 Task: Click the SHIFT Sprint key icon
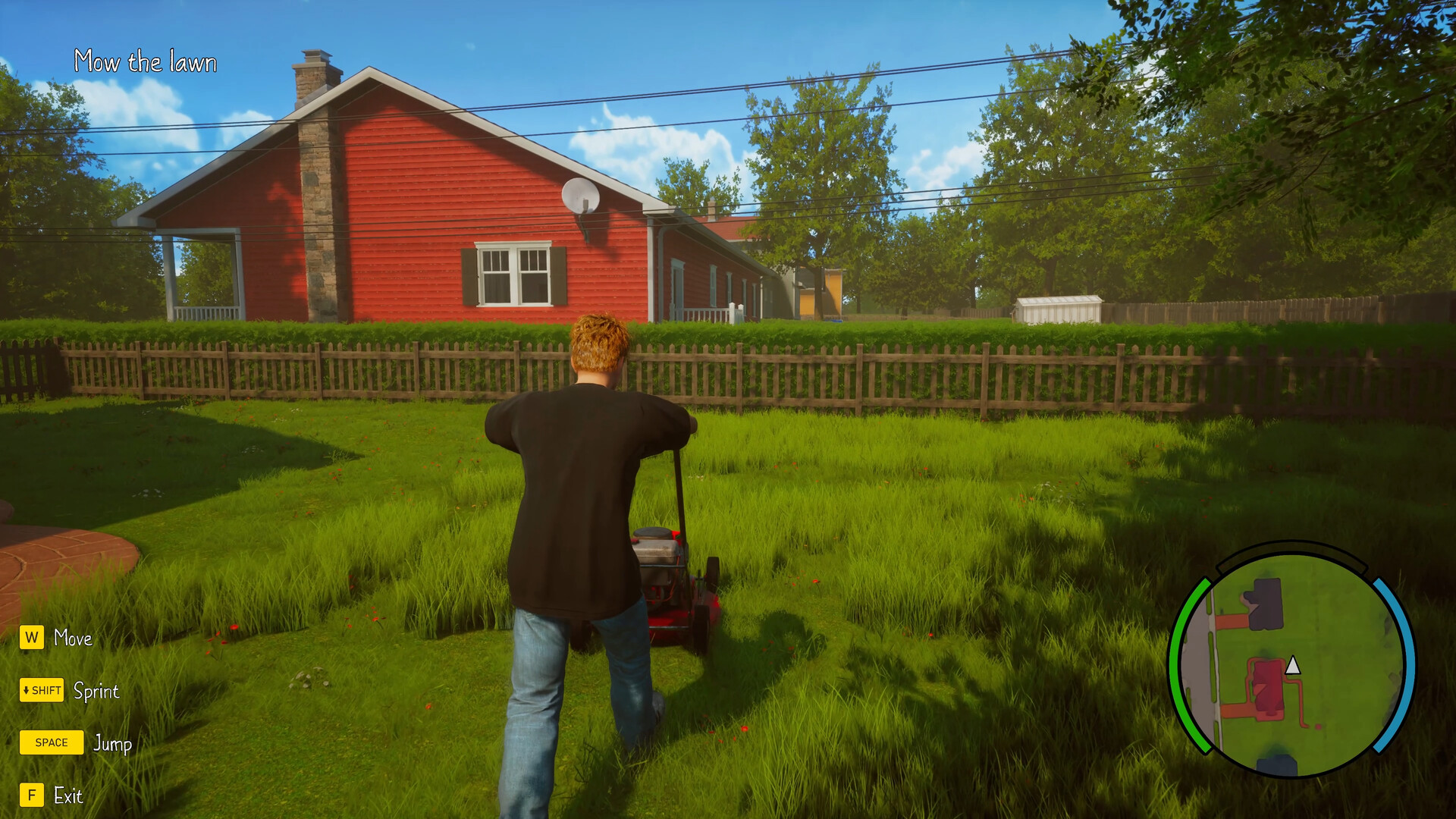tap(42, 691)
